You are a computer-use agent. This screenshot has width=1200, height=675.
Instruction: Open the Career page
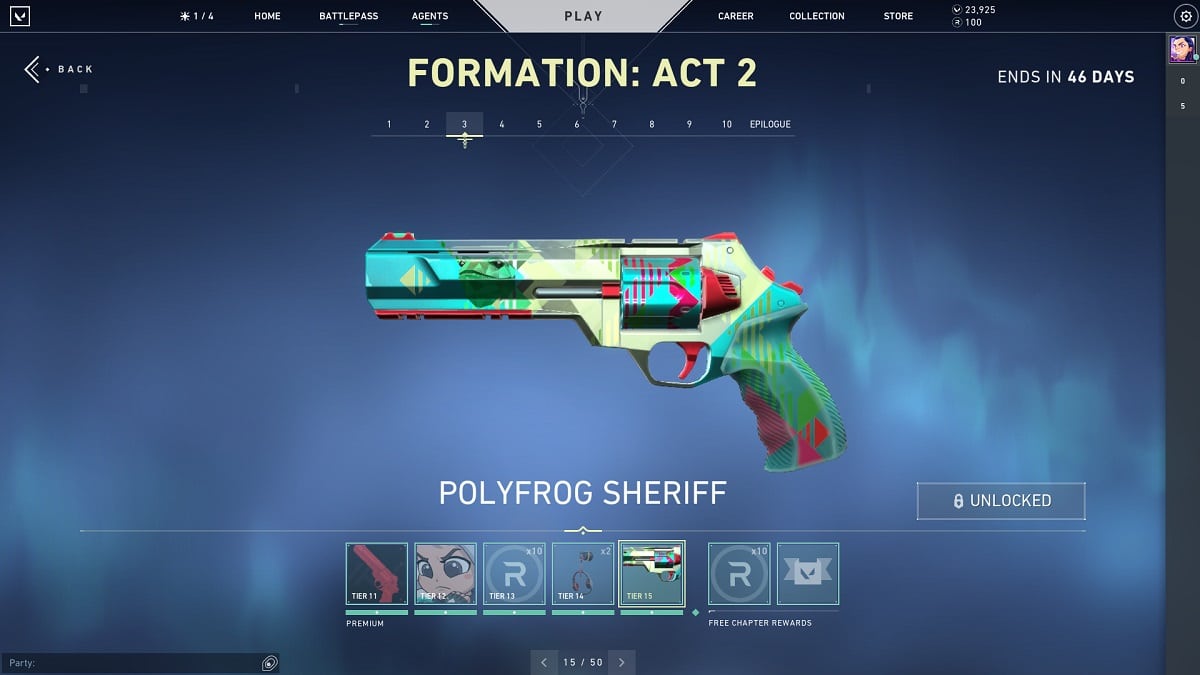pyautogui.click(x=735, y=16)
